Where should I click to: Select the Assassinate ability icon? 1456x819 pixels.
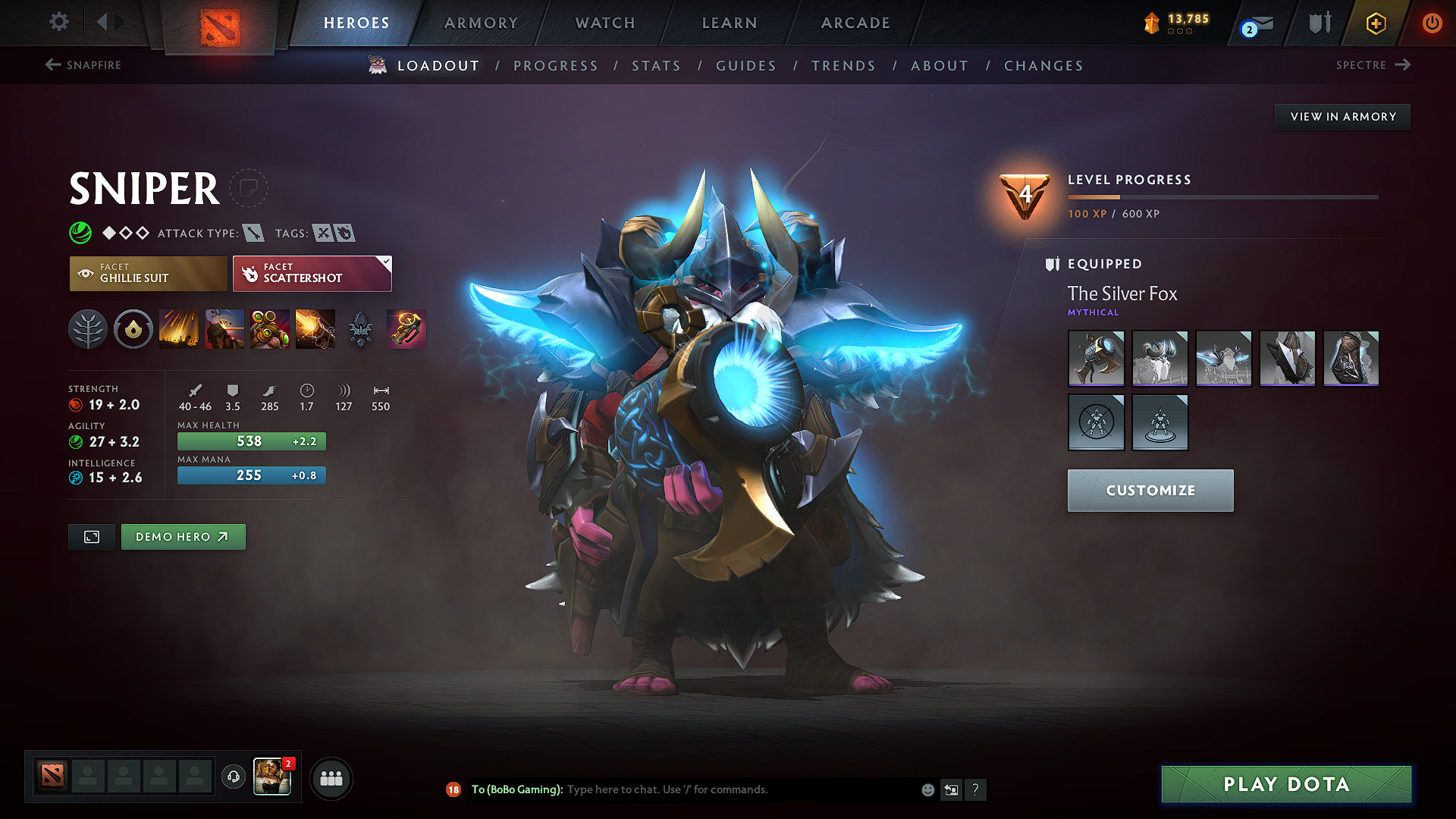[x=315, y=329]
